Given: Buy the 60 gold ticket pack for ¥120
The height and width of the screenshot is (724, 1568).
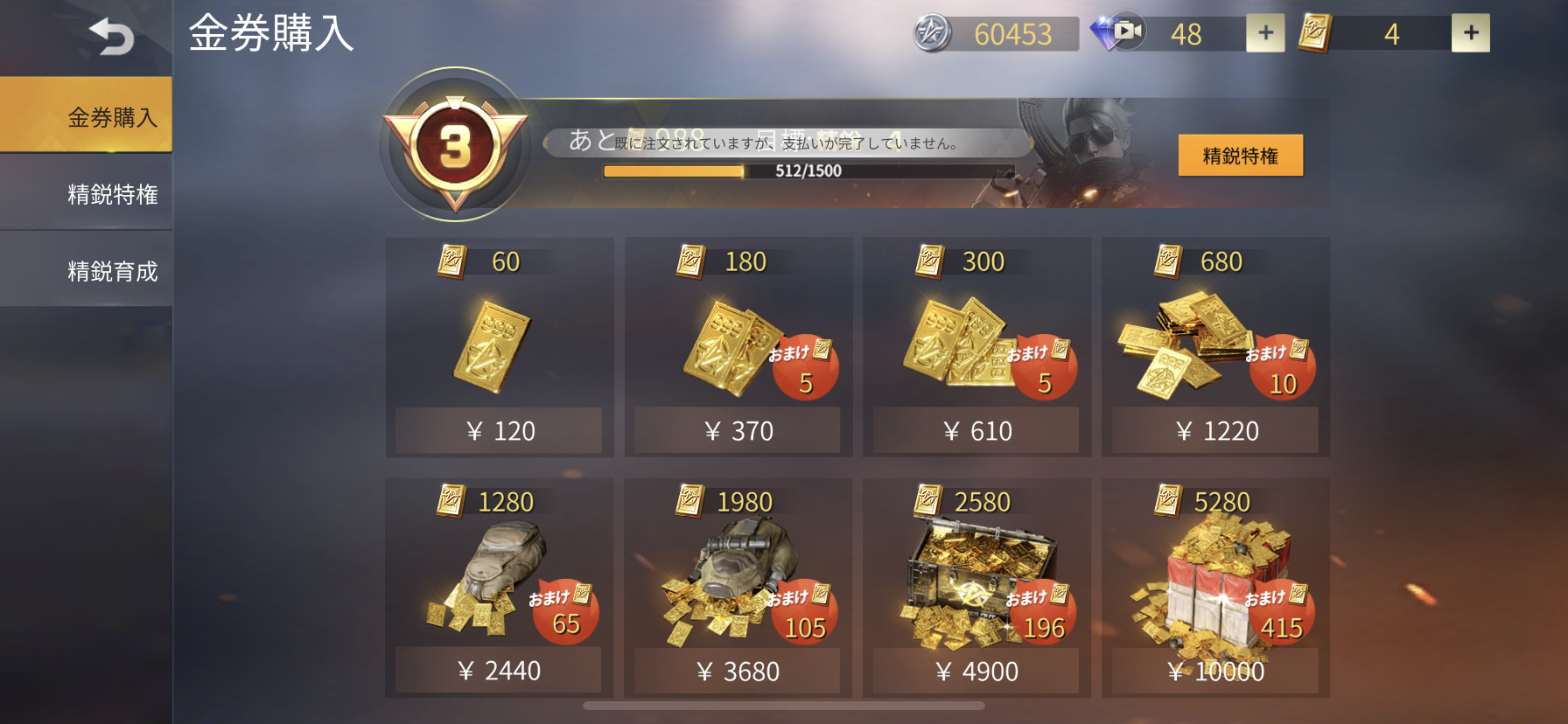Looking at the screenshot, I should [x=499, y=430].
